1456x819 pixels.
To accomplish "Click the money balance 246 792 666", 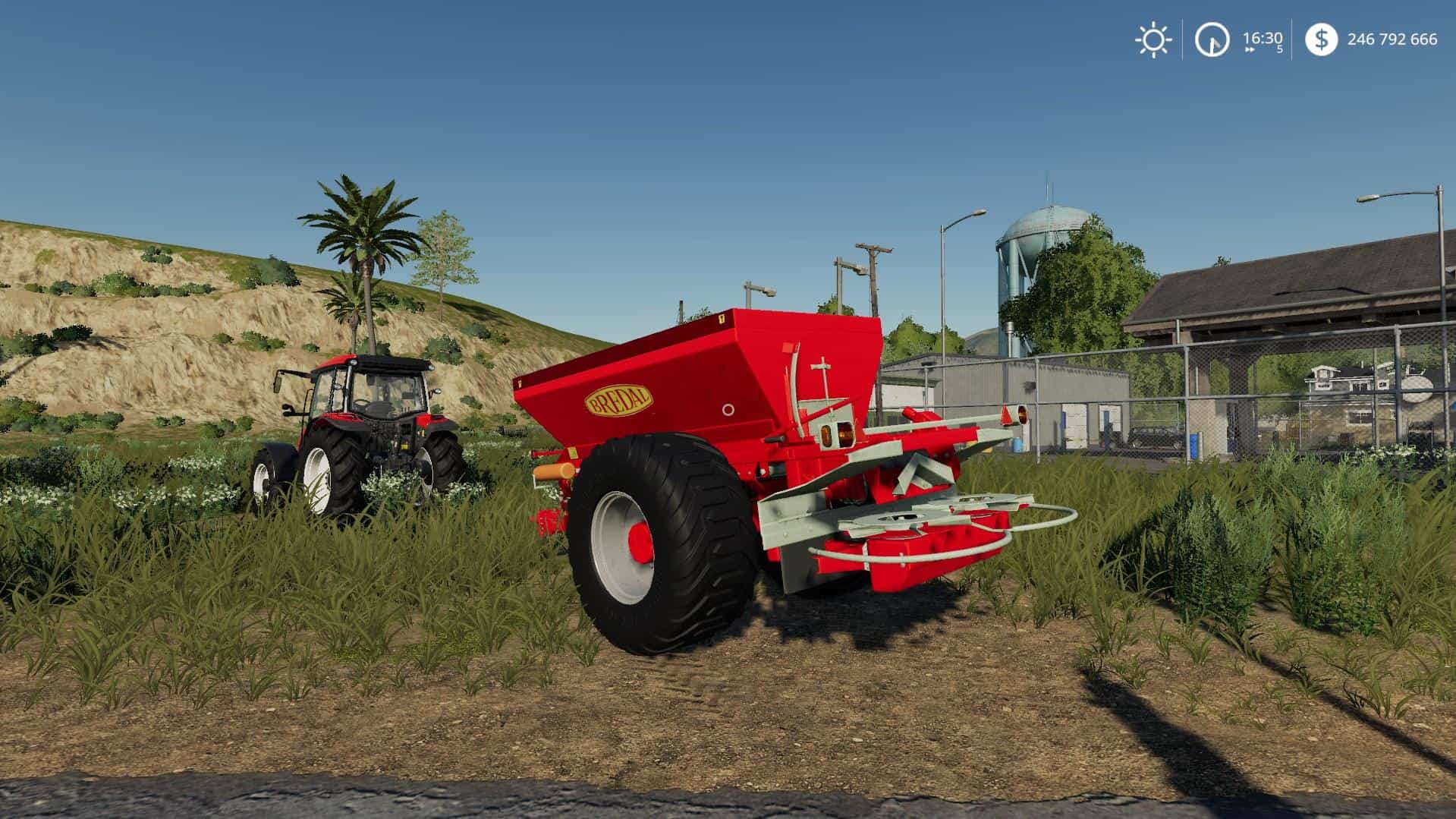I will (1394, 39).
